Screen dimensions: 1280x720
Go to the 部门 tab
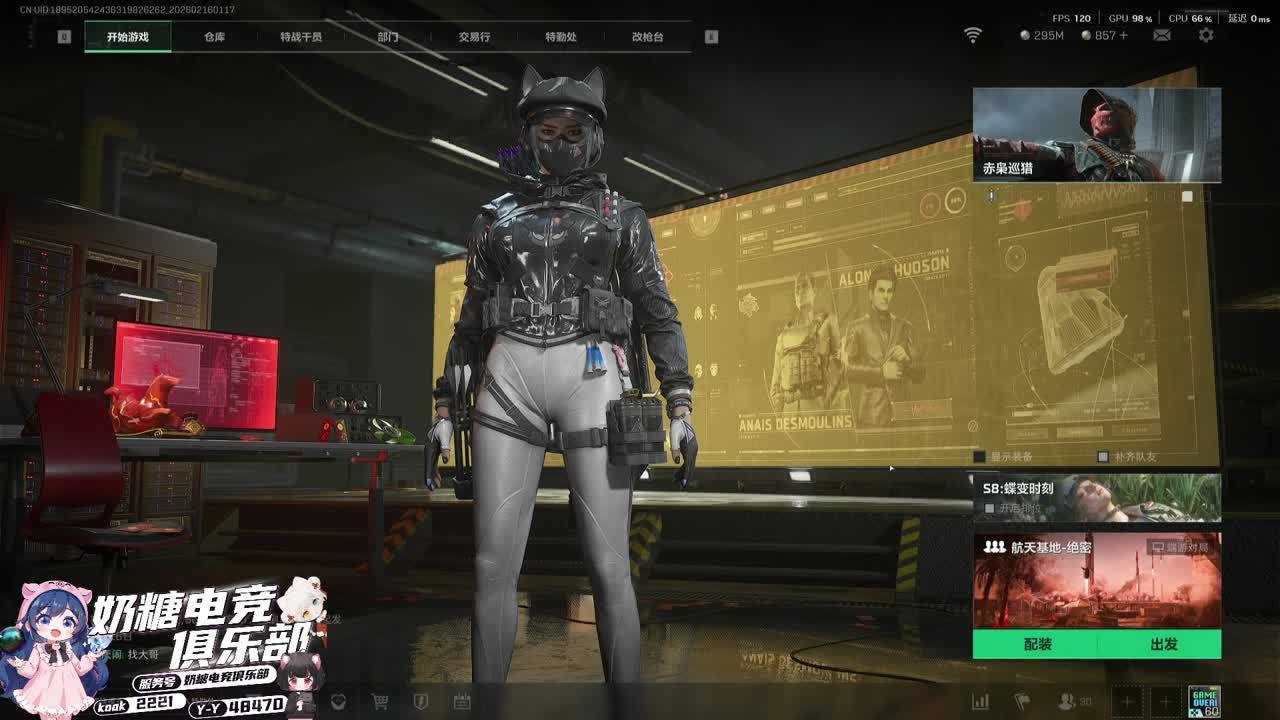(x=388, y=37)
